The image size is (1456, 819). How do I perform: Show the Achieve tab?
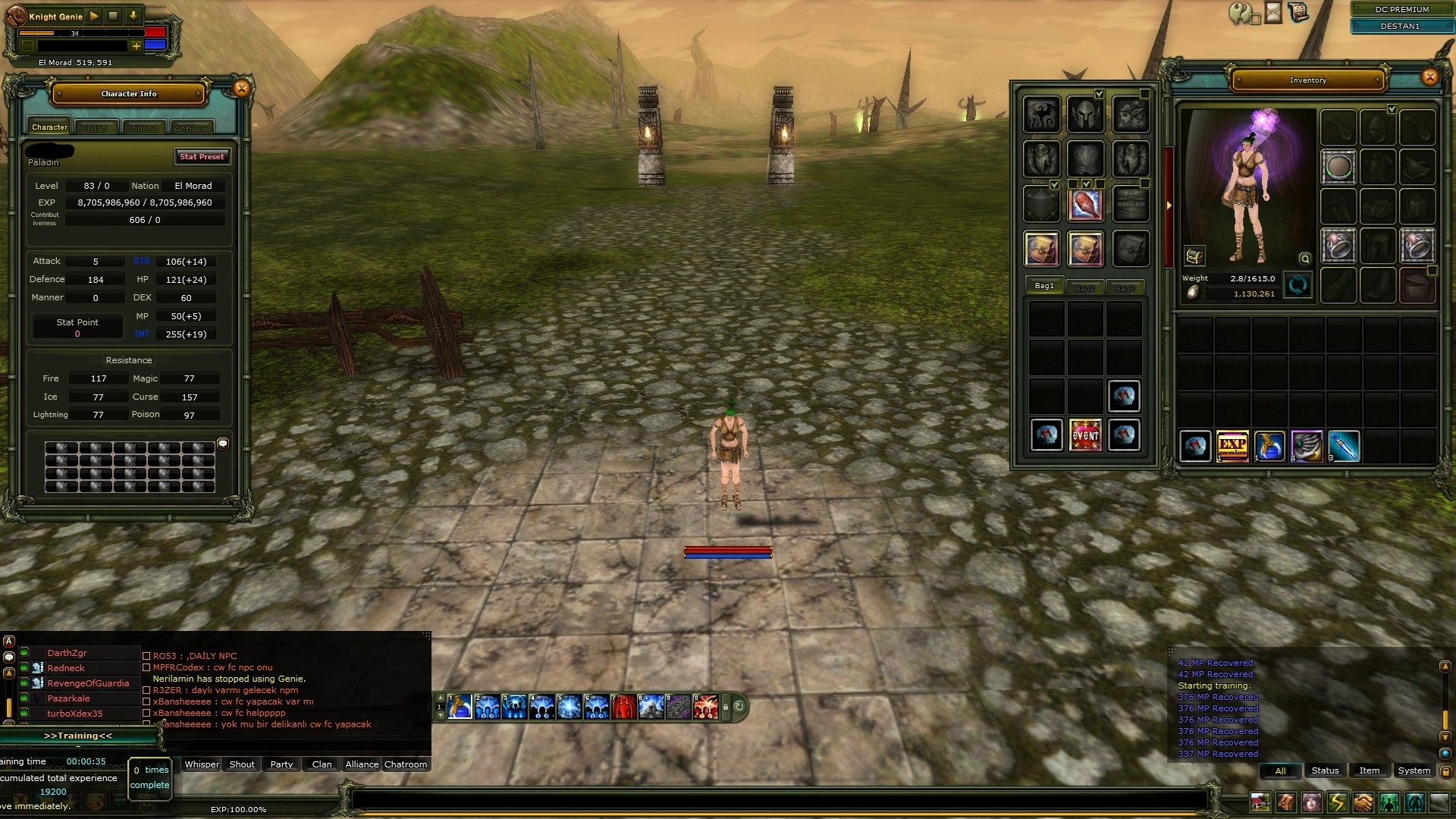click(x=192, y=128)
